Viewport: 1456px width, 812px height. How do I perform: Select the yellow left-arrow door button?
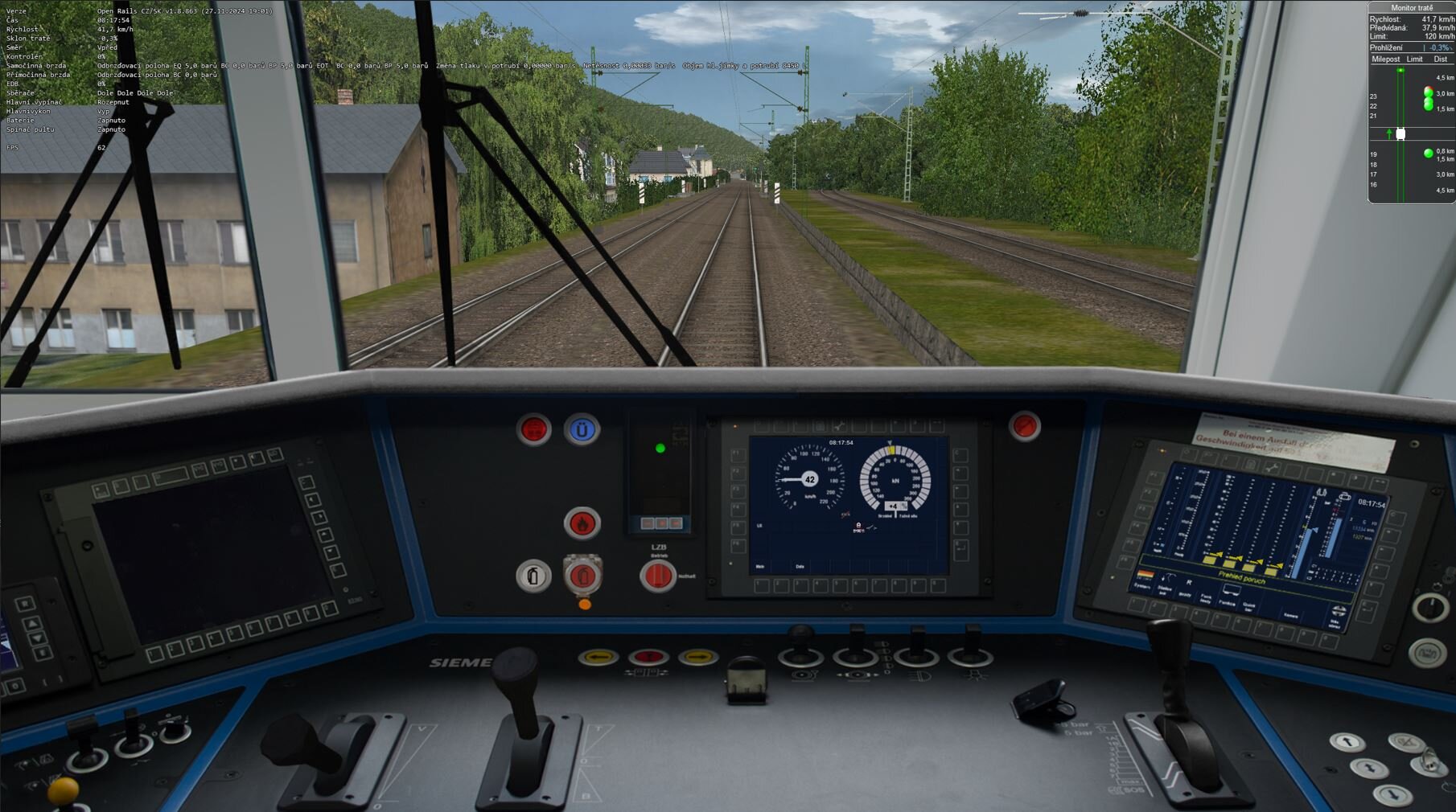(x=598, y=658)
